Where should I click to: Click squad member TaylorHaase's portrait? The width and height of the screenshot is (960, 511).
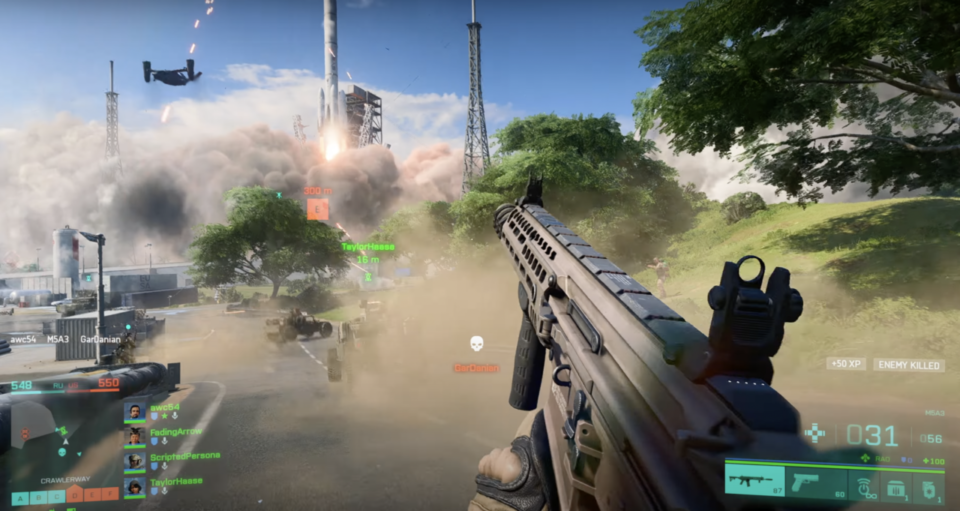134,486
